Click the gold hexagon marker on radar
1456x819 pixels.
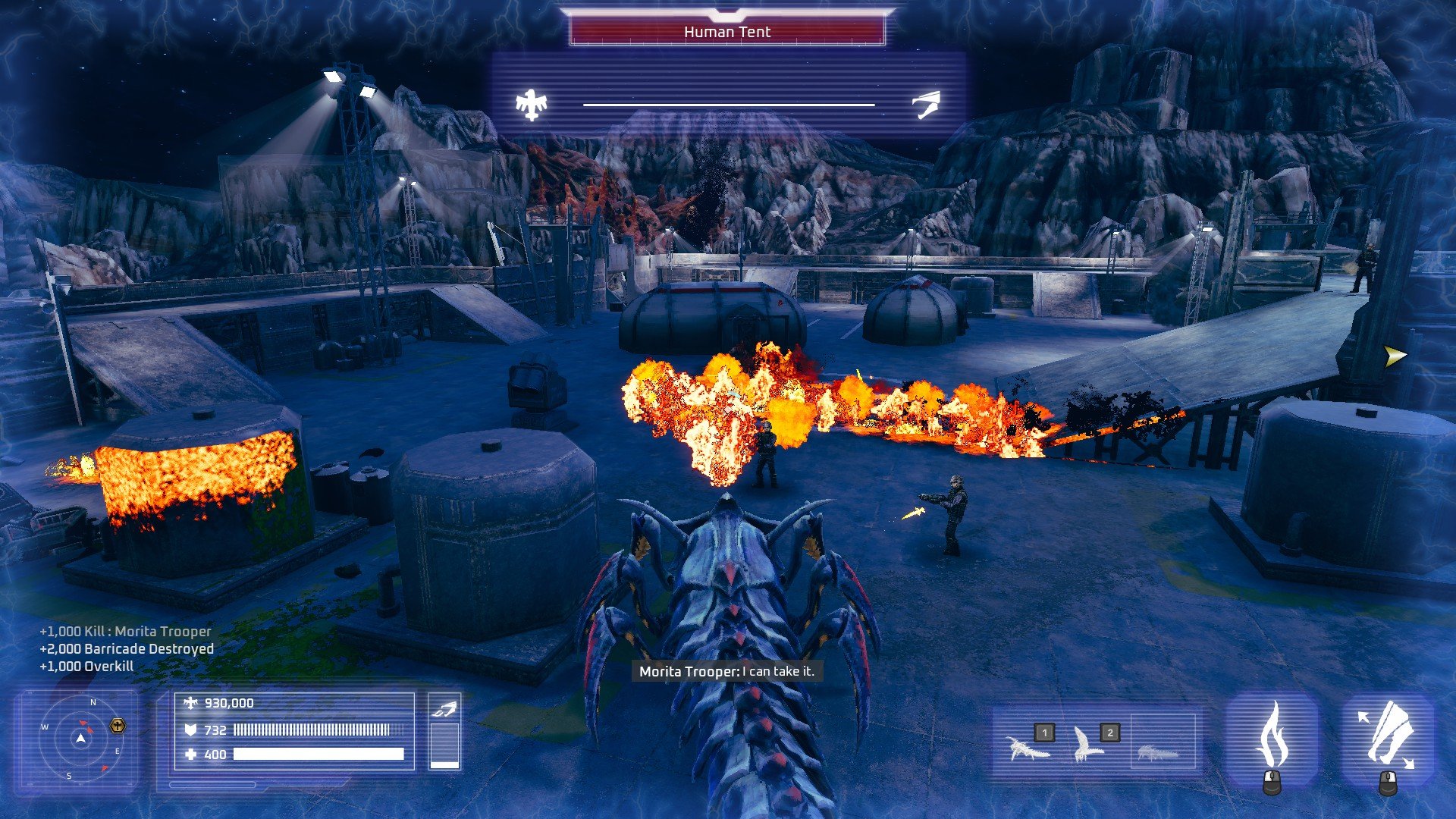click(x=118, y=726)
